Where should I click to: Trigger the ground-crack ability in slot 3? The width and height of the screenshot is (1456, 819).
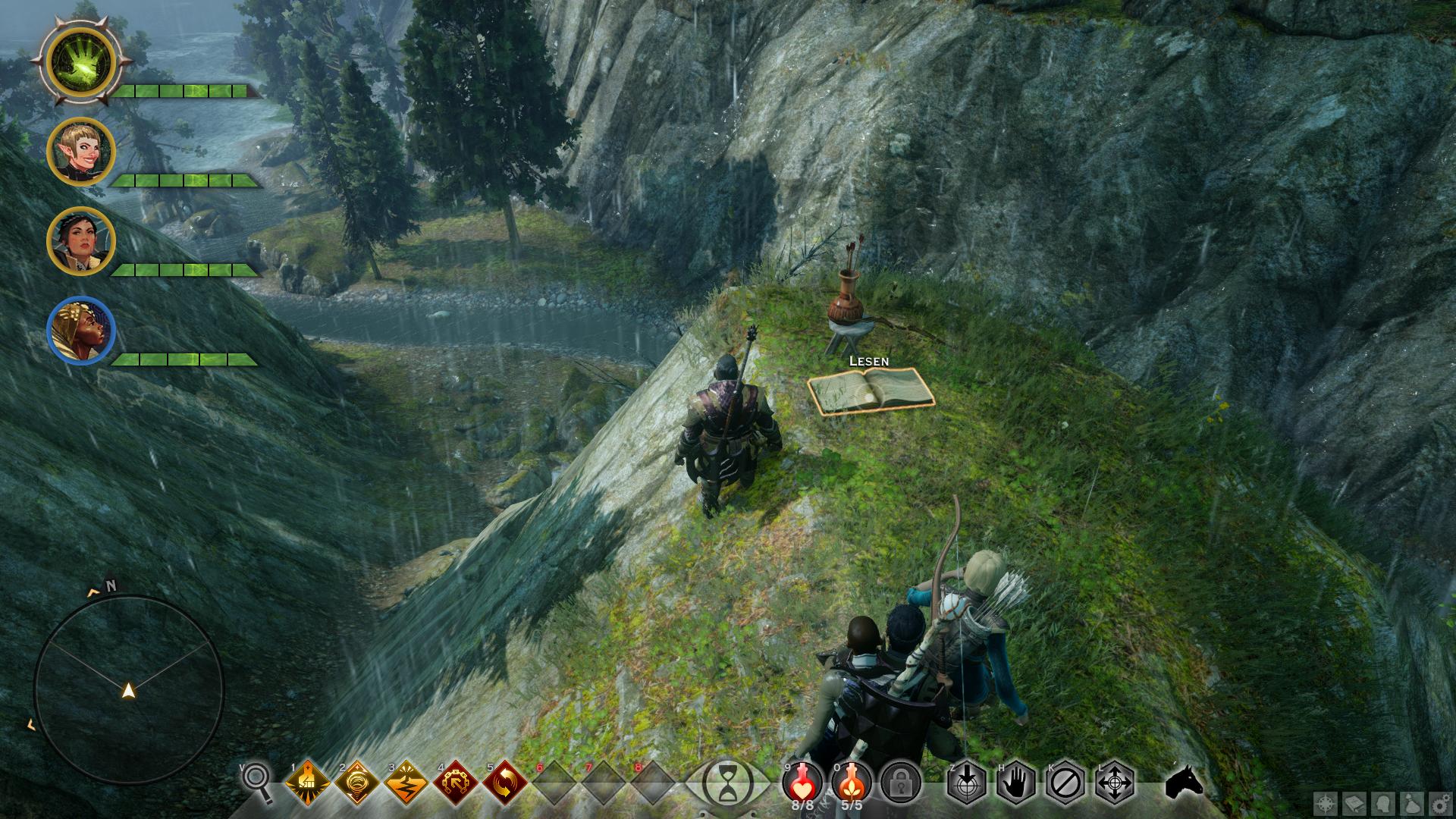(x=406, y=782)
